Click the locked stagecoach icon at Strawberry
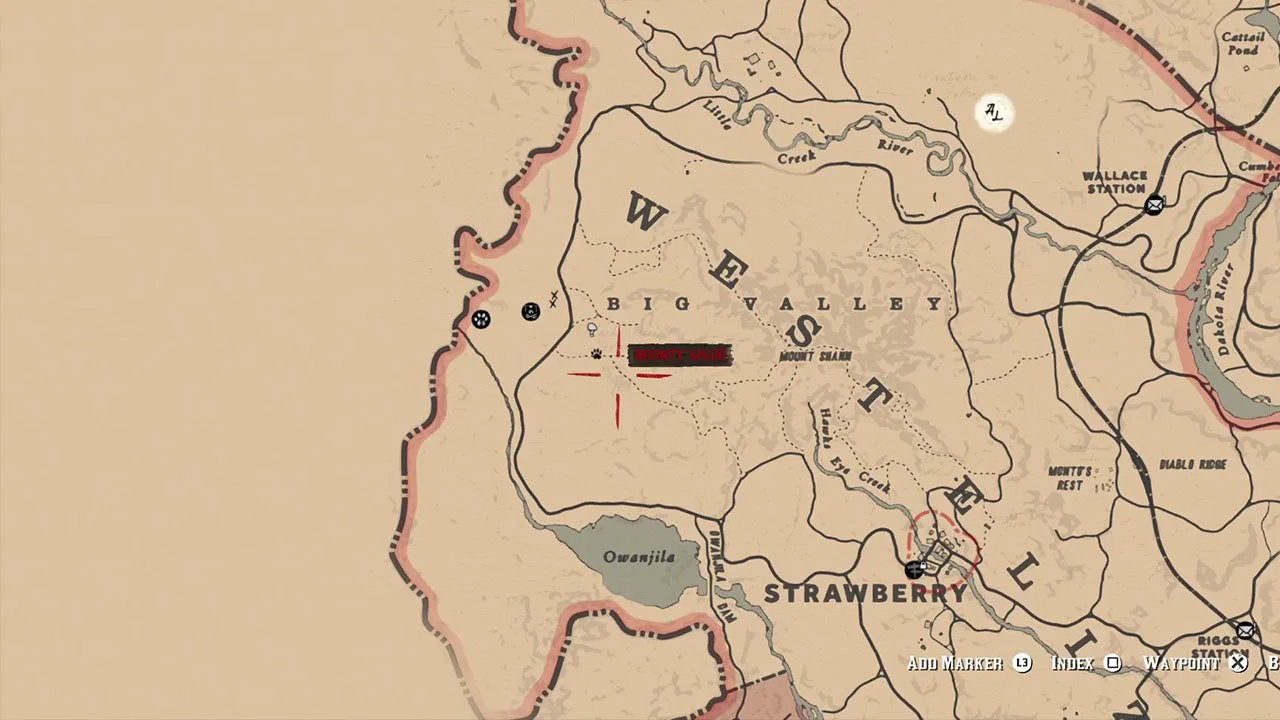 point(913,570)
